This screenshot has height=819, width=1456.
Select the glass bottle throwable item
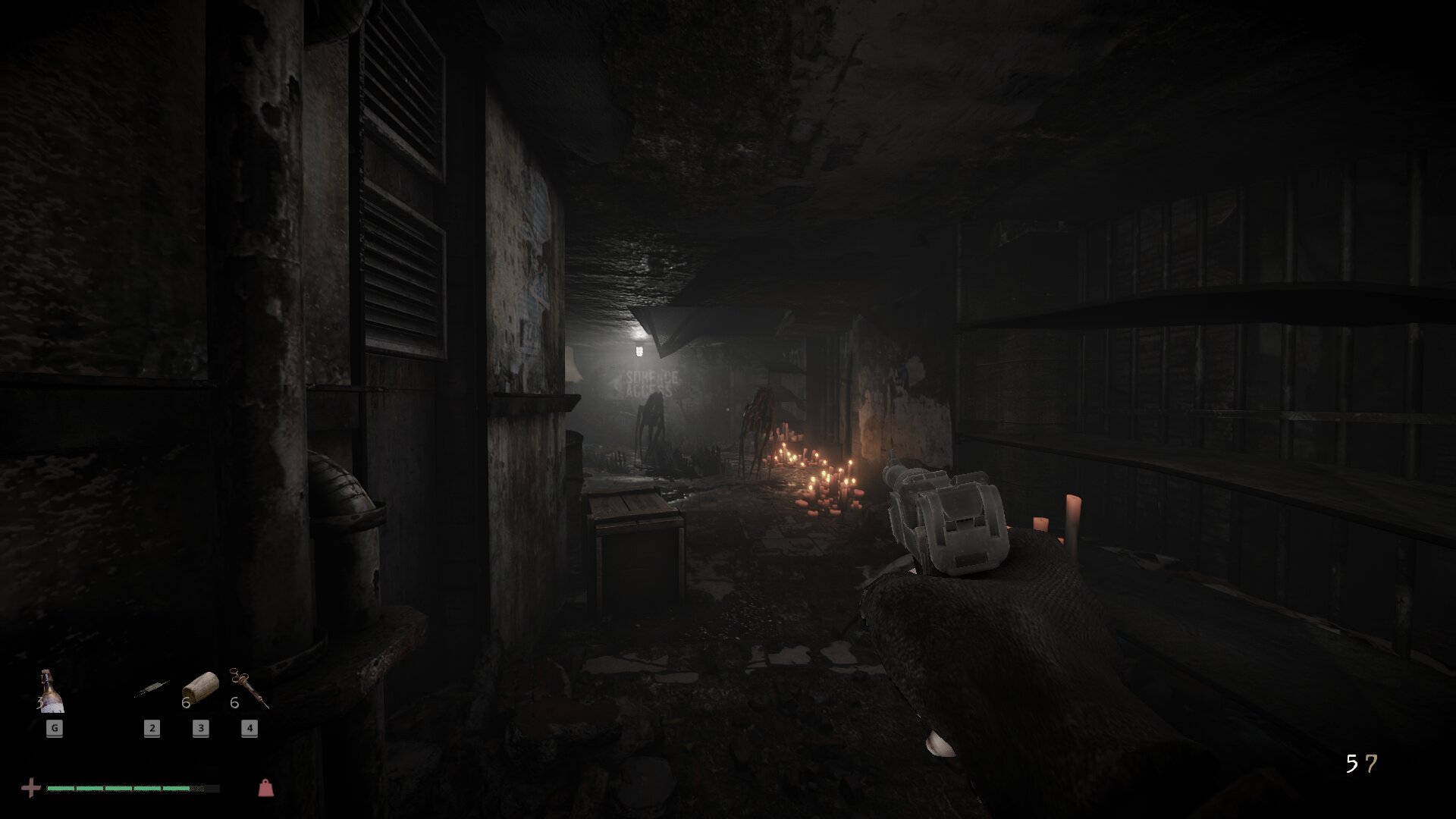click(52, 692)
